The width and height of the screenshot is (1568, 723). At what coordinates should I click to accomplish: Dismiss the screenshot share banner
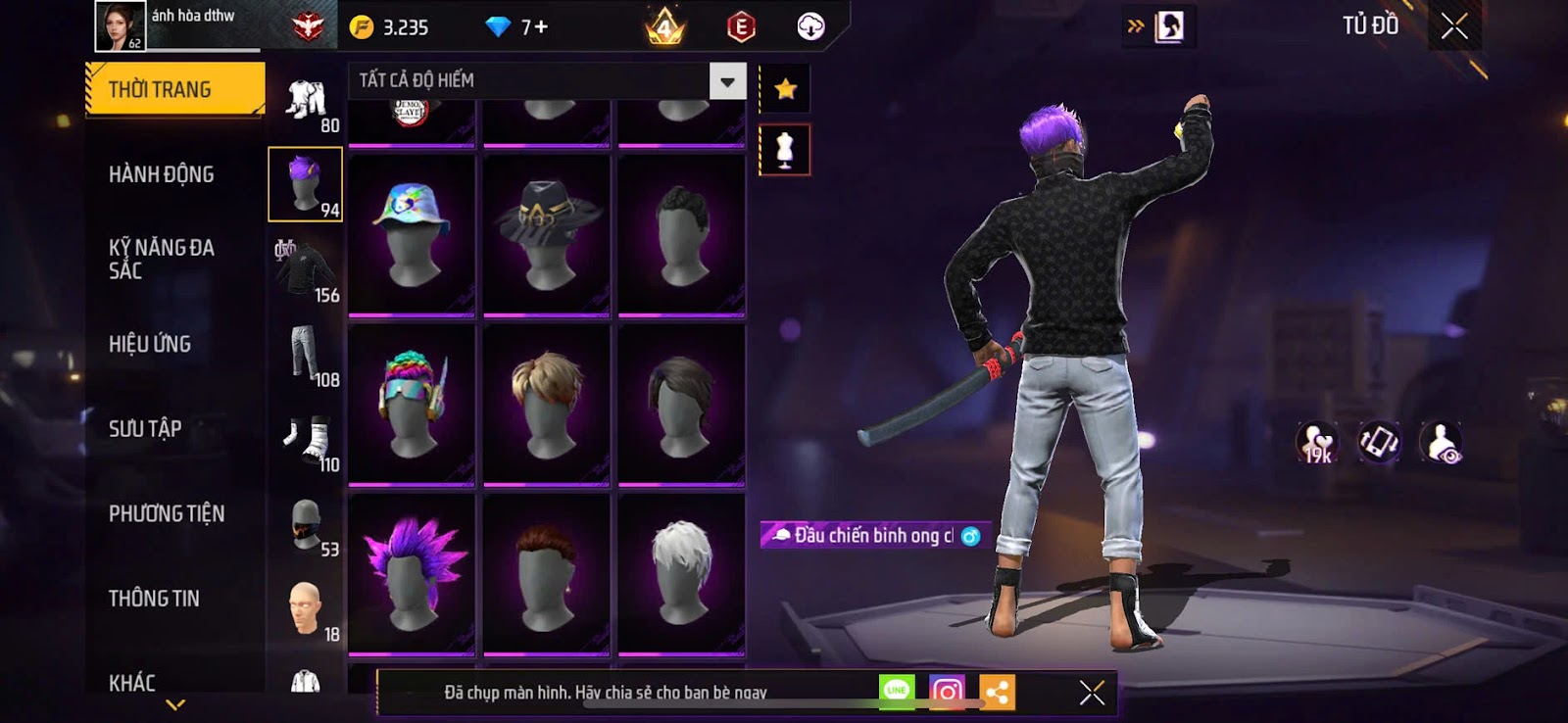tap(1092, 693)
